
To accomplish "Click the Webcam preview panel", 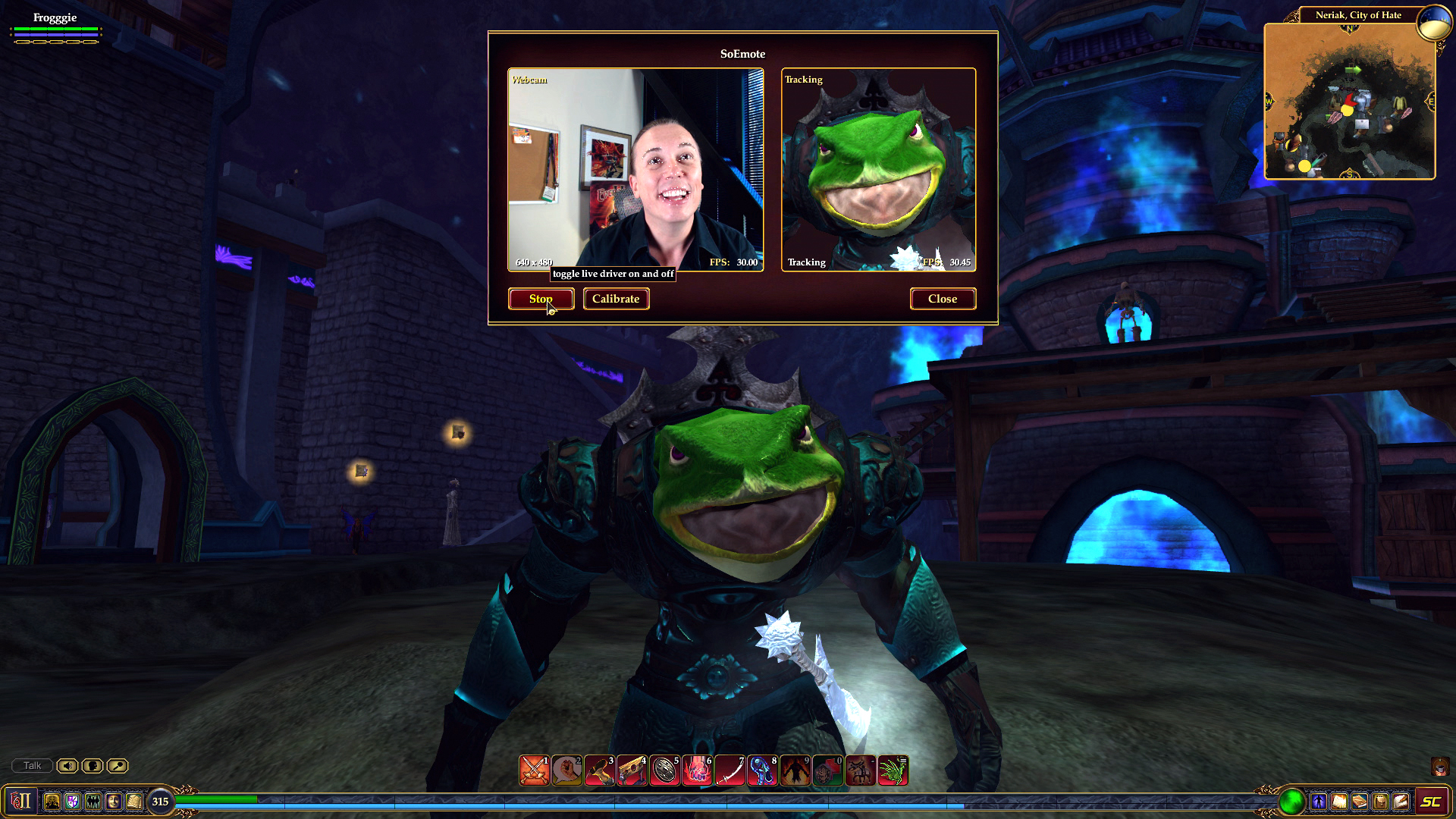I will click(x=635, y=170).
